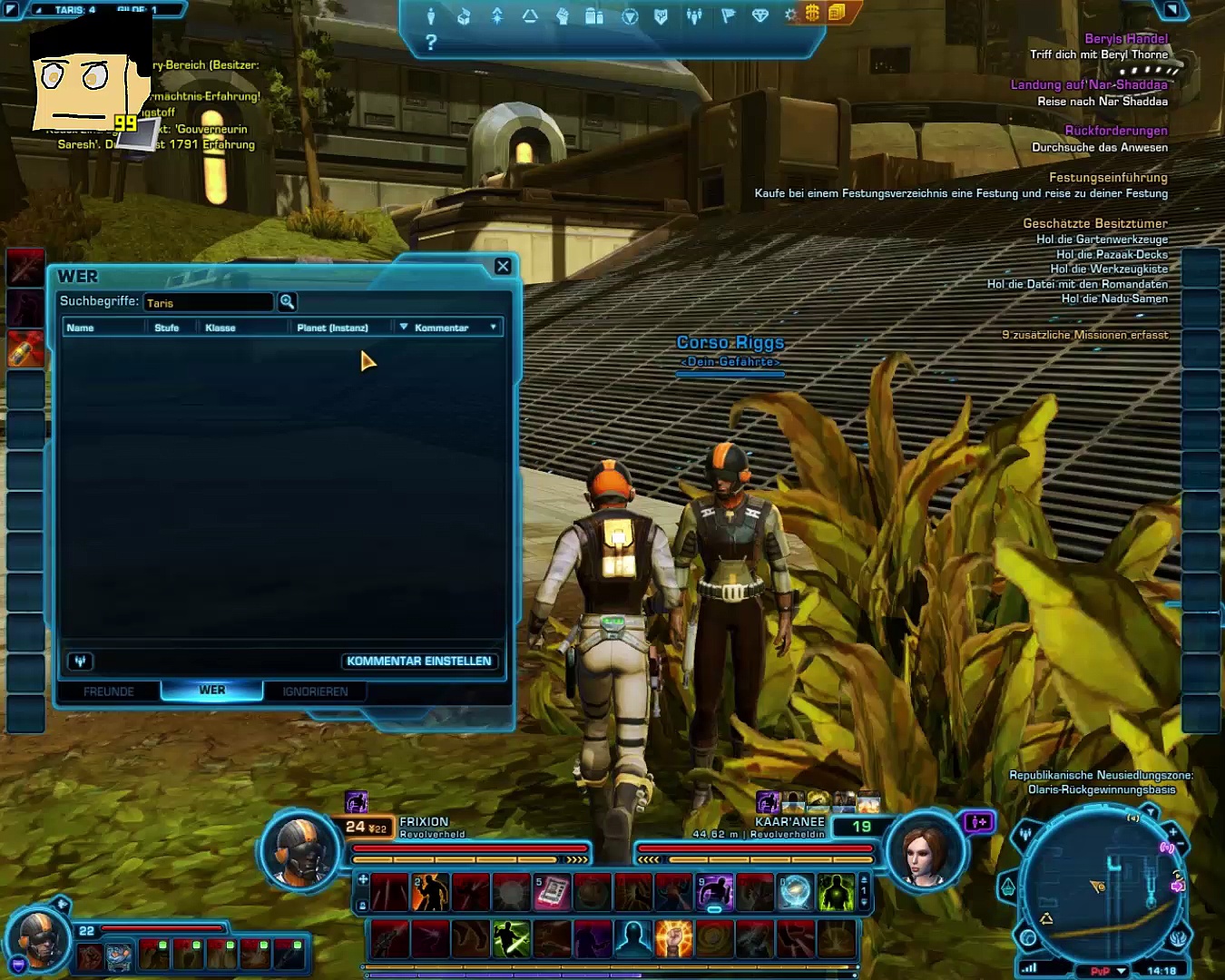Open the Kommentar column dropdown
Viewport: 1225px width, 980px height.
click(x=494, y=328)
